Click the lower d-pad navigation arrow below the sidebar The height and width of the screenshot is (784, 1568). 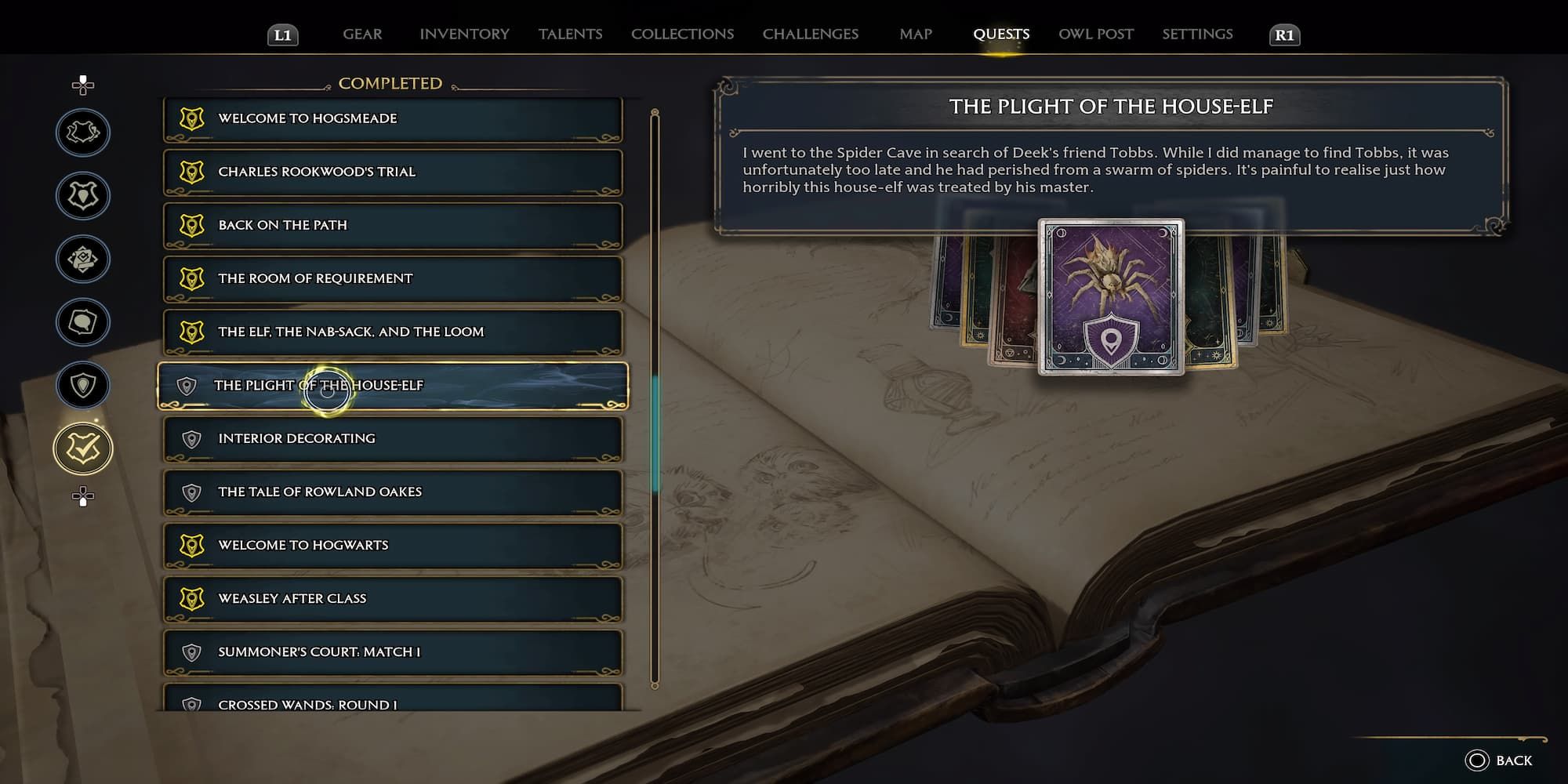[x=82, y=495]
